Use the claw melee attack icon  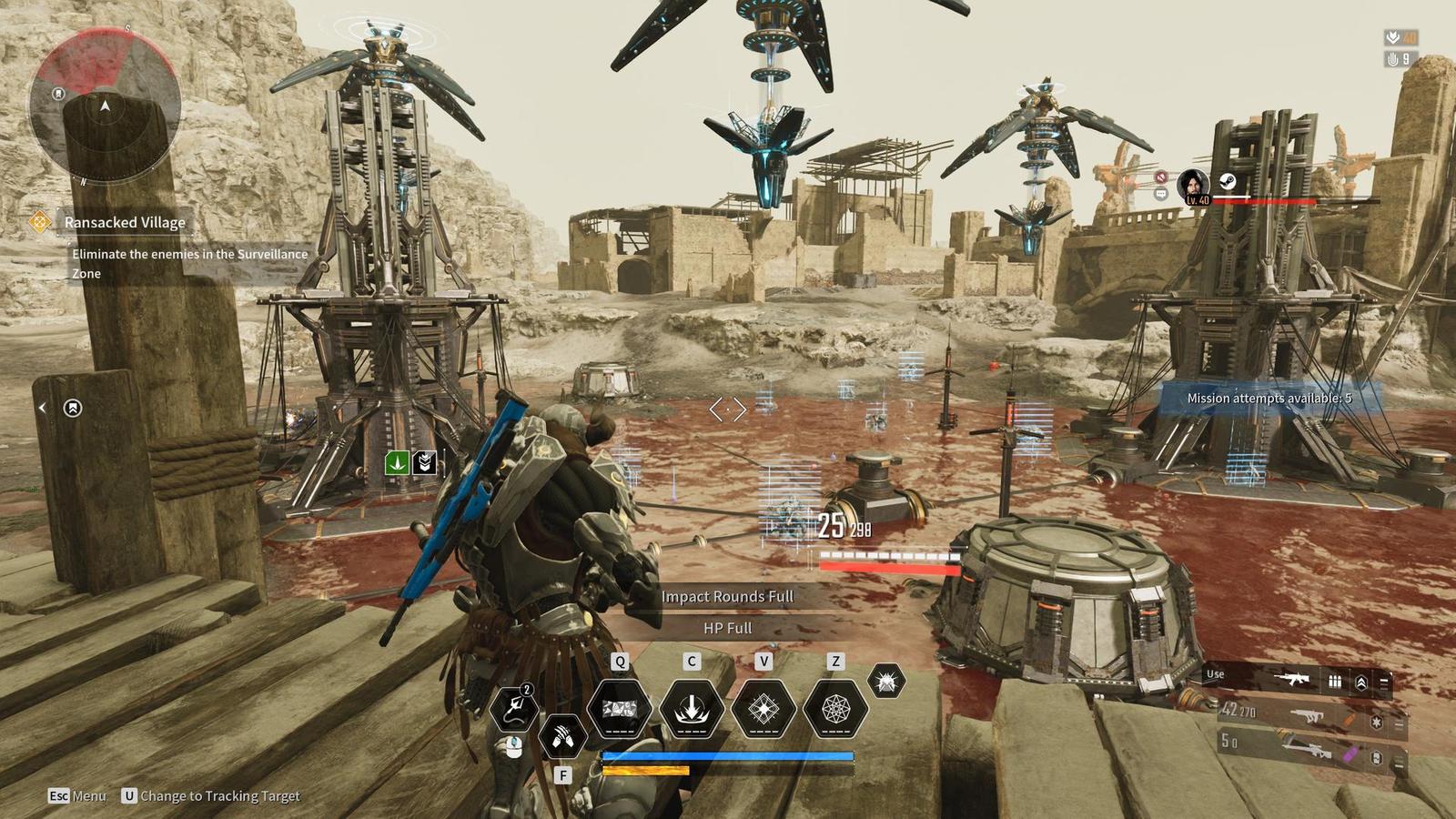(562, 735)
